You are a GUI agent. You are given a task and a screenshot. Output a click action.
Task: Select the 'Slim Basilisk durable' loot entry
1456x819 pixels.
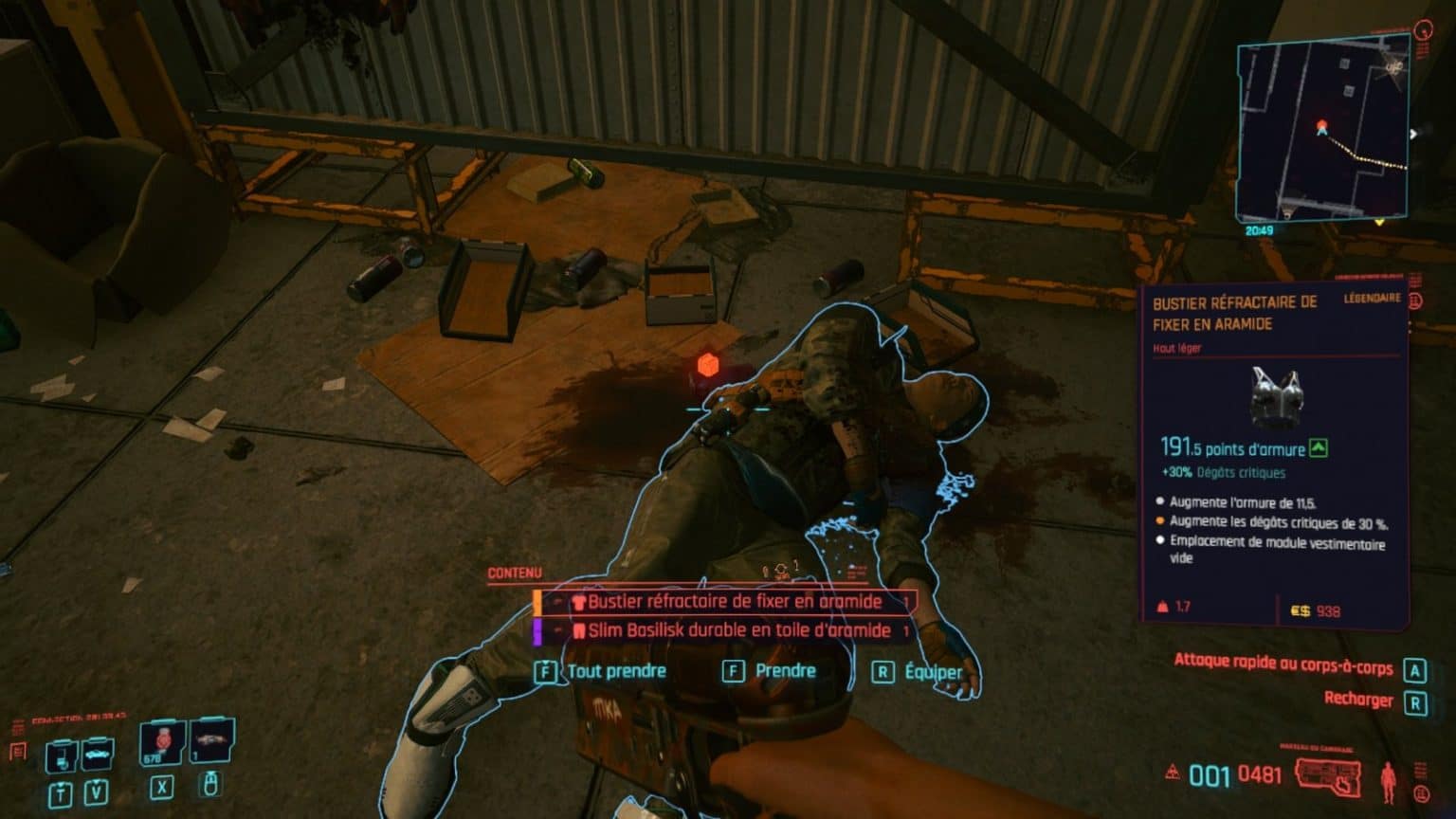[x=735, y=628]
